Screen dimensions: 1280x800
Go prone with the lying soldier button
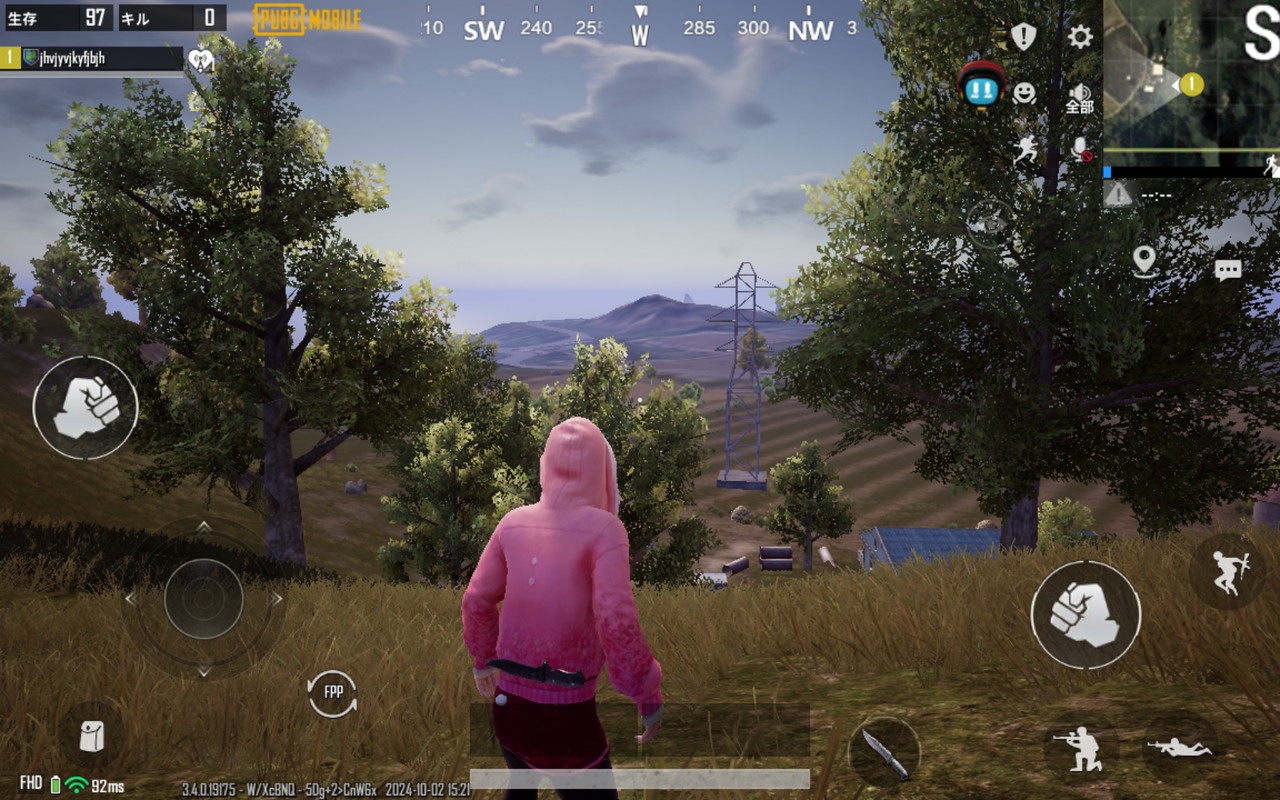[x=1180, y=748]
